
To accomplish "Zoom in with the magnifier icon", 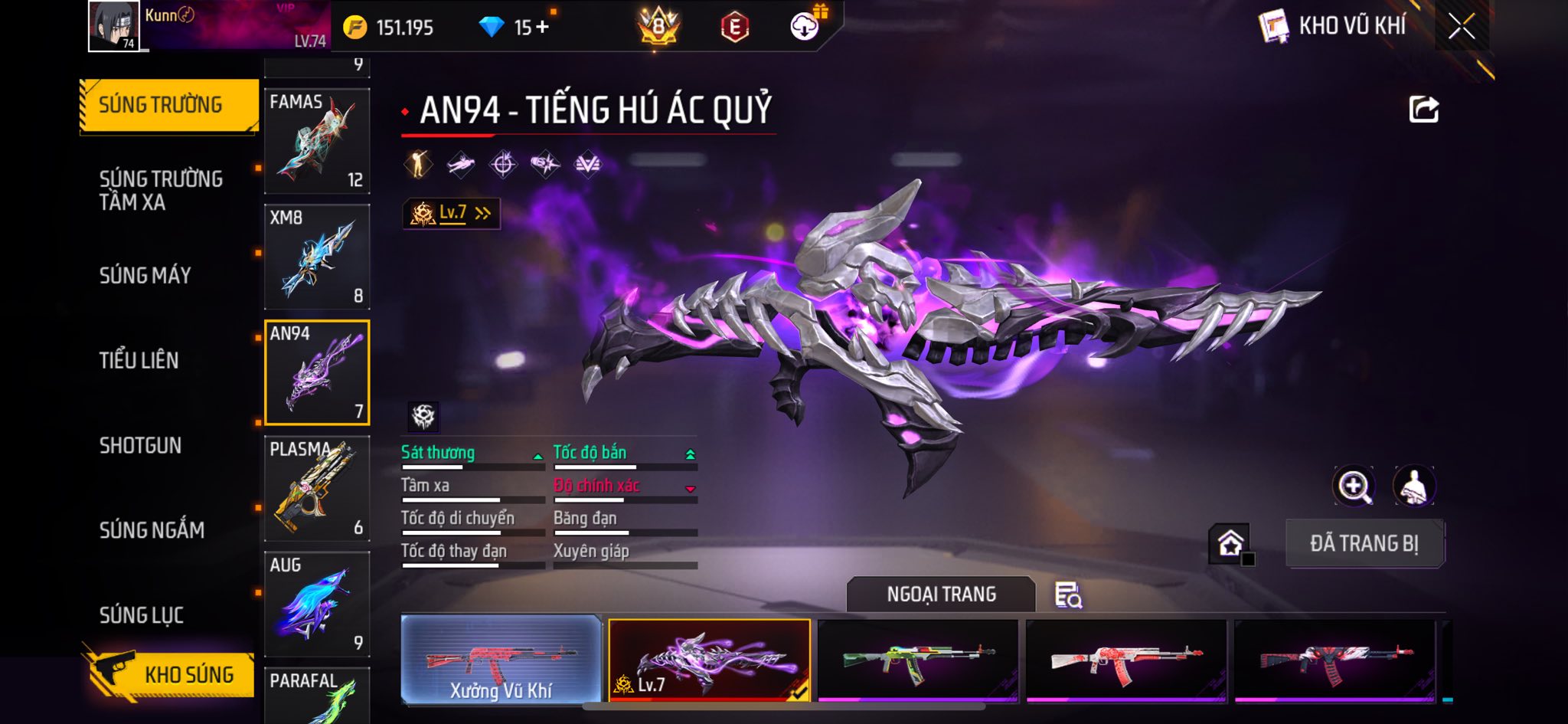I will click(1353, 486).
